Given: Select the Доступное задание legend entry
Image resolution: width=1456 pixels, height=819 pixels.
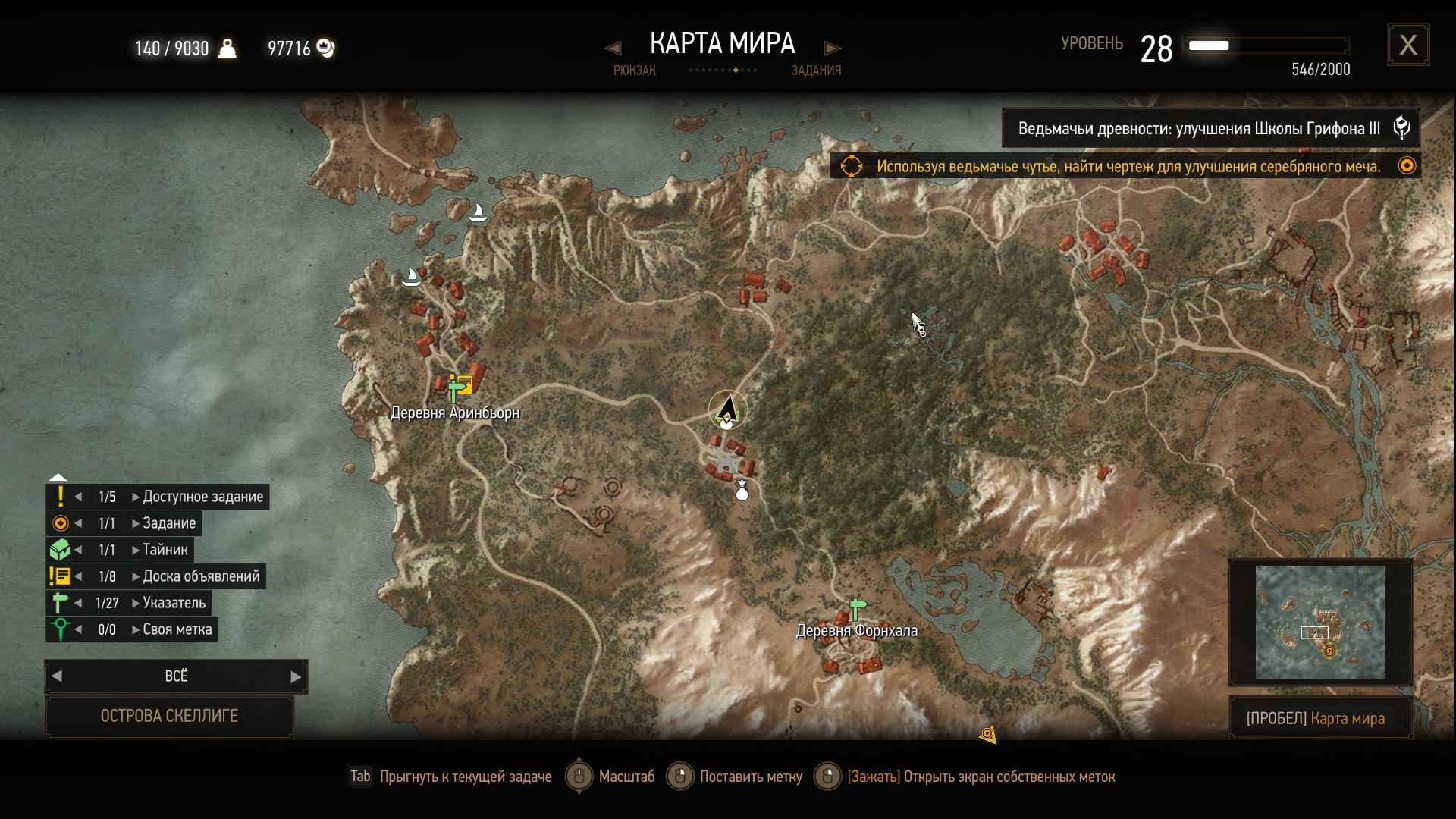Looking at the screenshot, I should [x=202, y=497].
